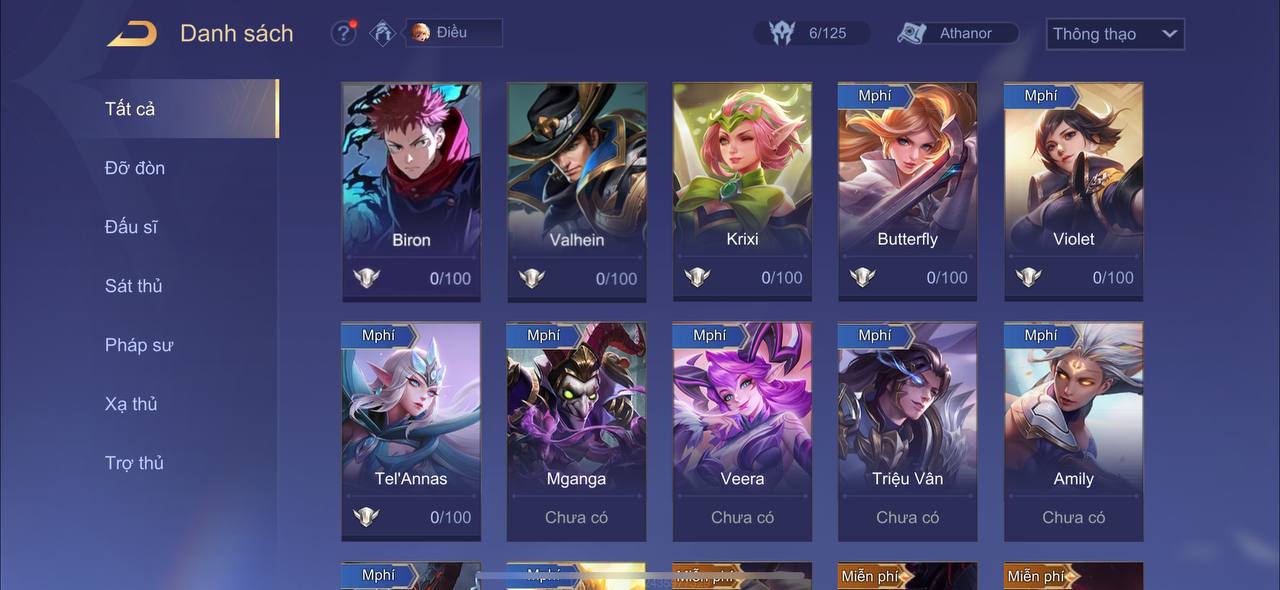Show the Pháp sư heroes
Viewport: 1280px width, 590px height.
pyautogui.click(x=139, y=344)
